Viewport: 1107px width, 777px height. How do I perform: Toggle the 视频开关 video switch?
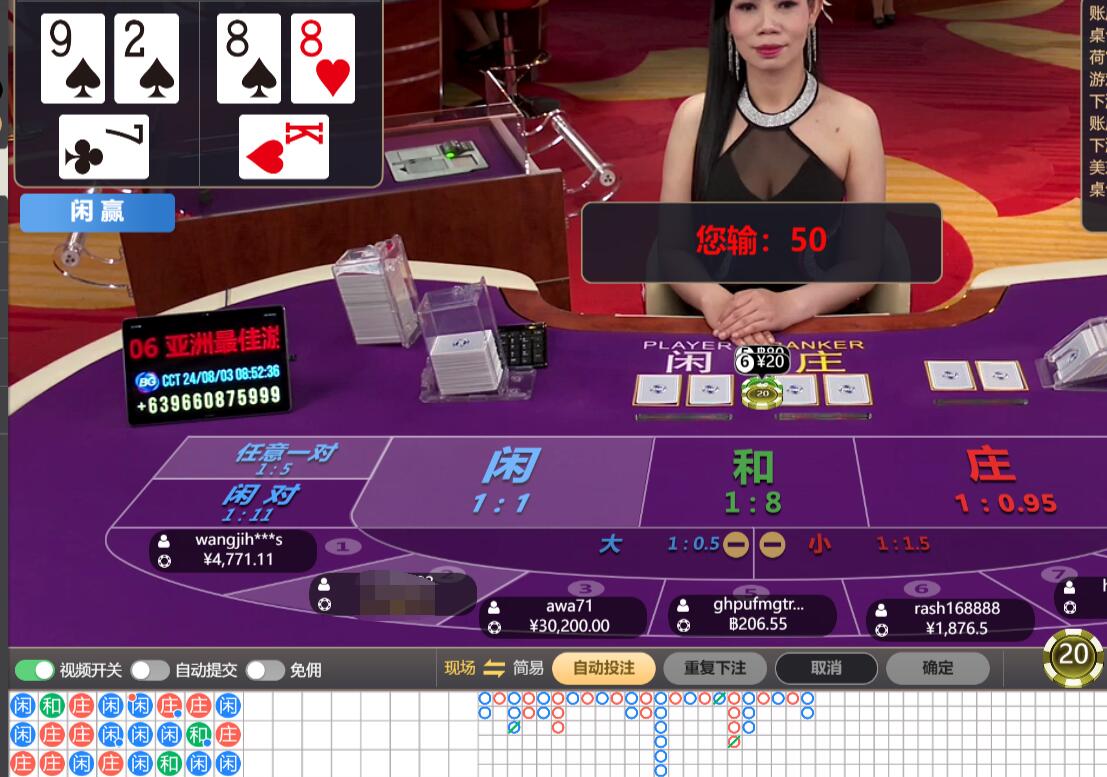click(34, 669)
